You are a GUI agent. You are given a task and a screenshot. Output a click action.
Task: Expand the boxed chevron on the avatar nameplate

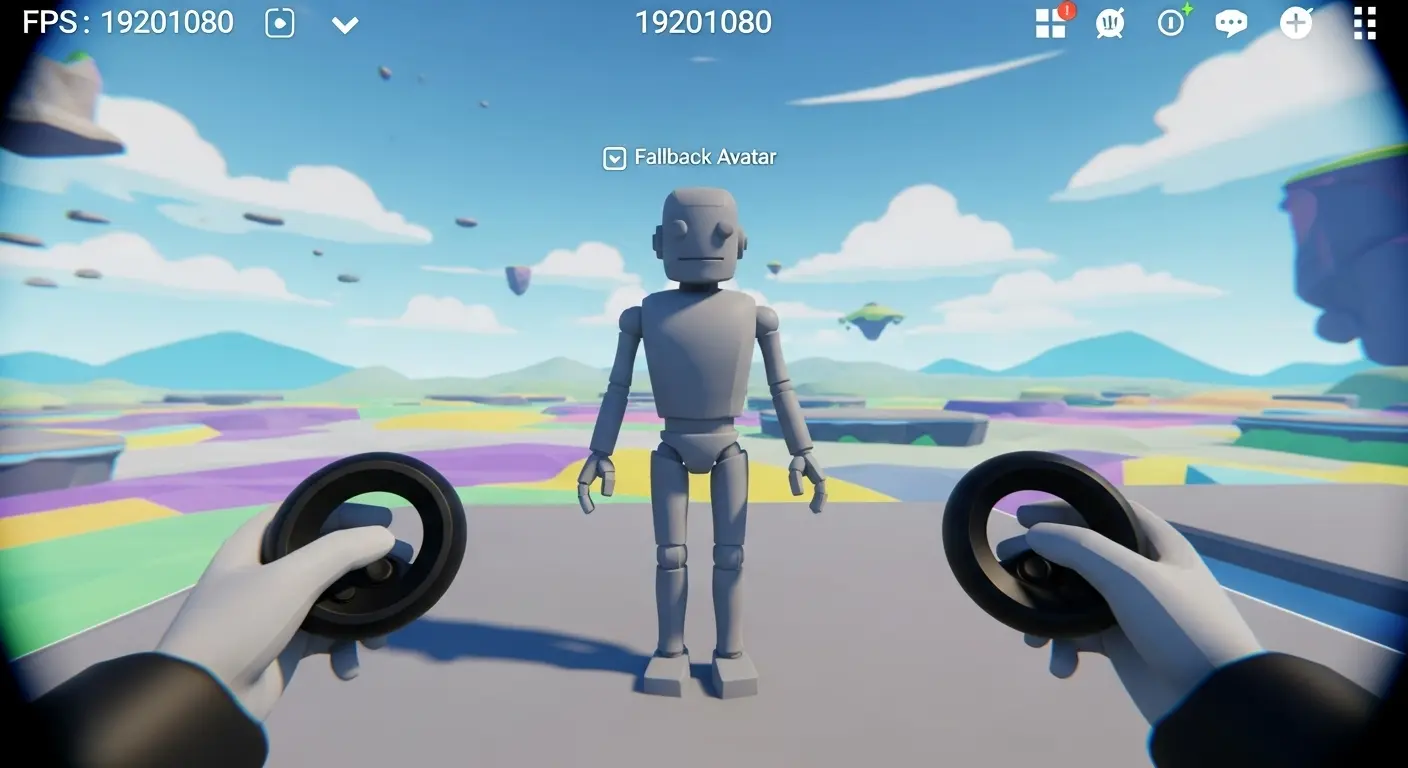click(x=613, y=156)
